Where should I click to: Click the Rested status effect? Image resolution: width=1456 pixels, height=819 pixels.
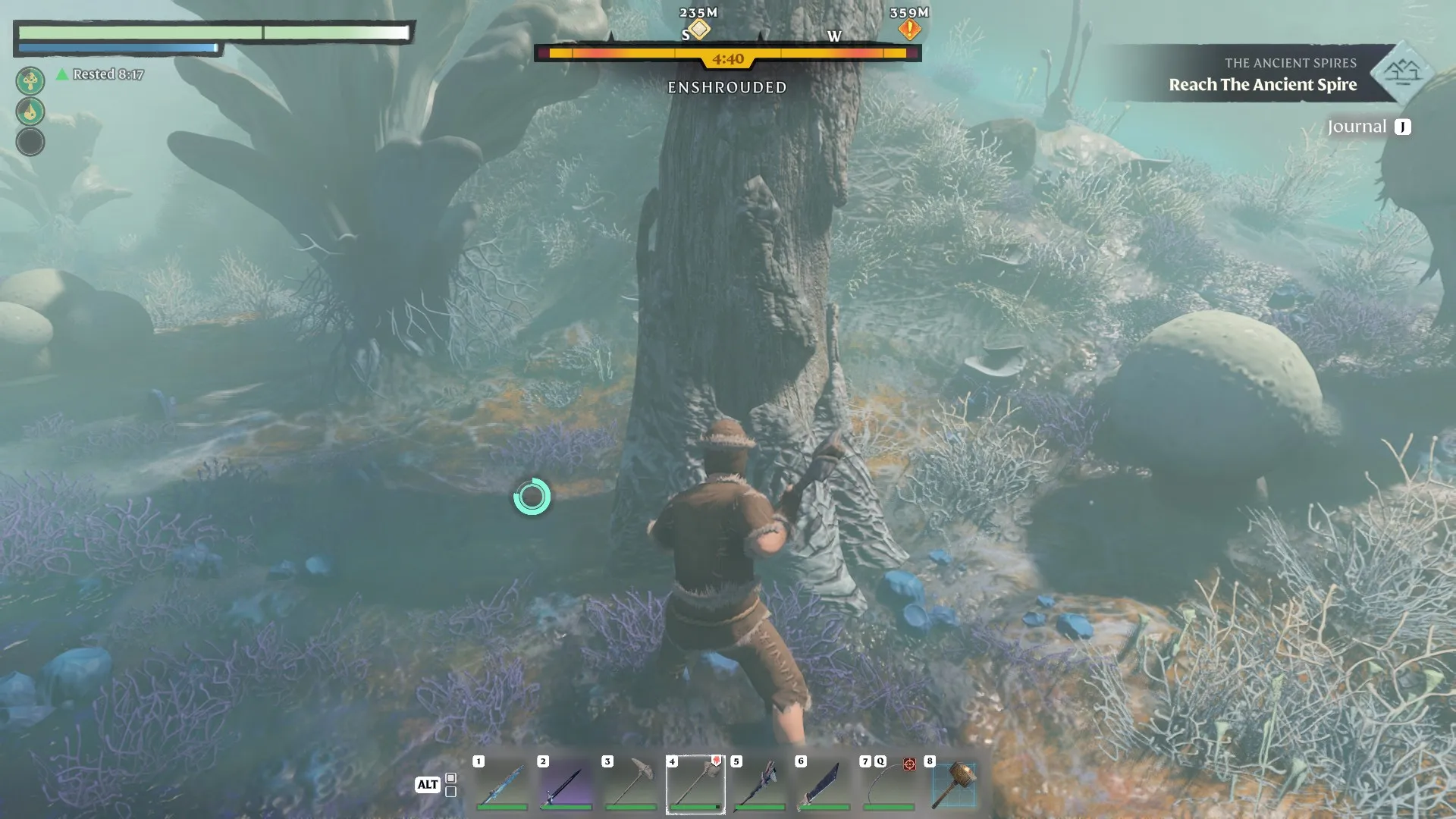click(x=100, y=74)
